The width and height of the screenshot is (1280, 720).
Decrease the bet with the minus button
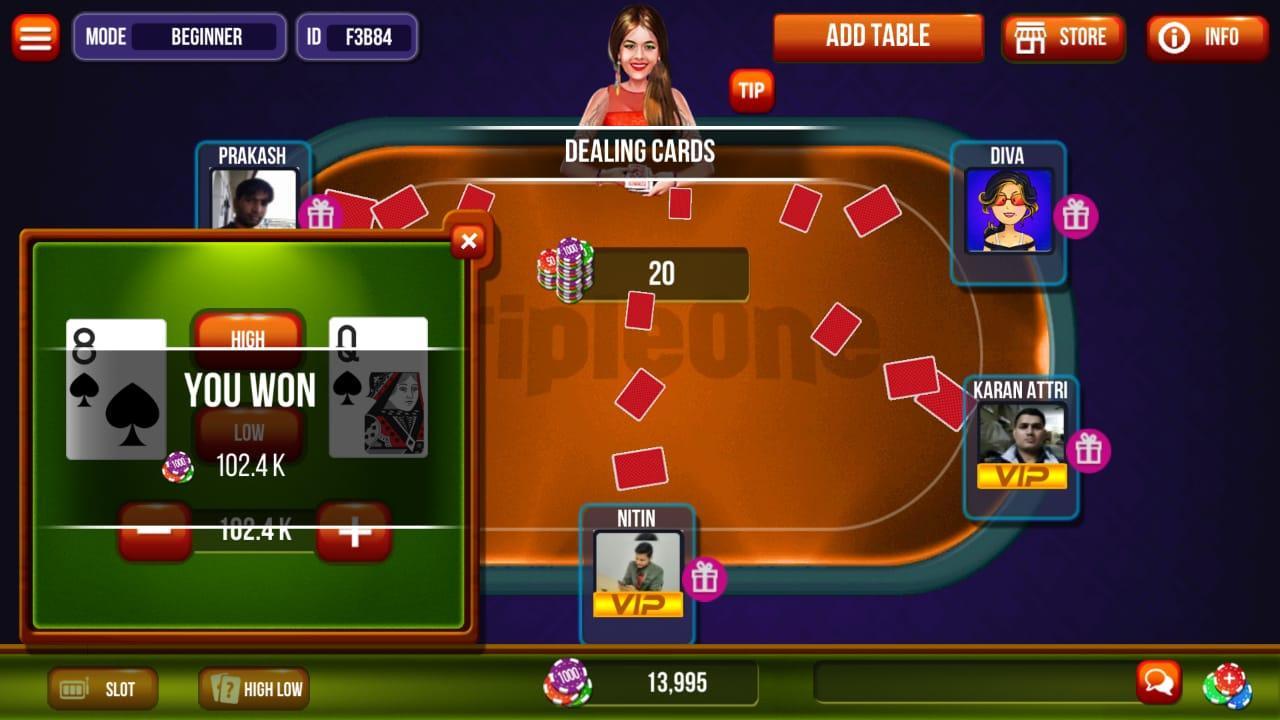pyautogui.click(x=154, y=531)
